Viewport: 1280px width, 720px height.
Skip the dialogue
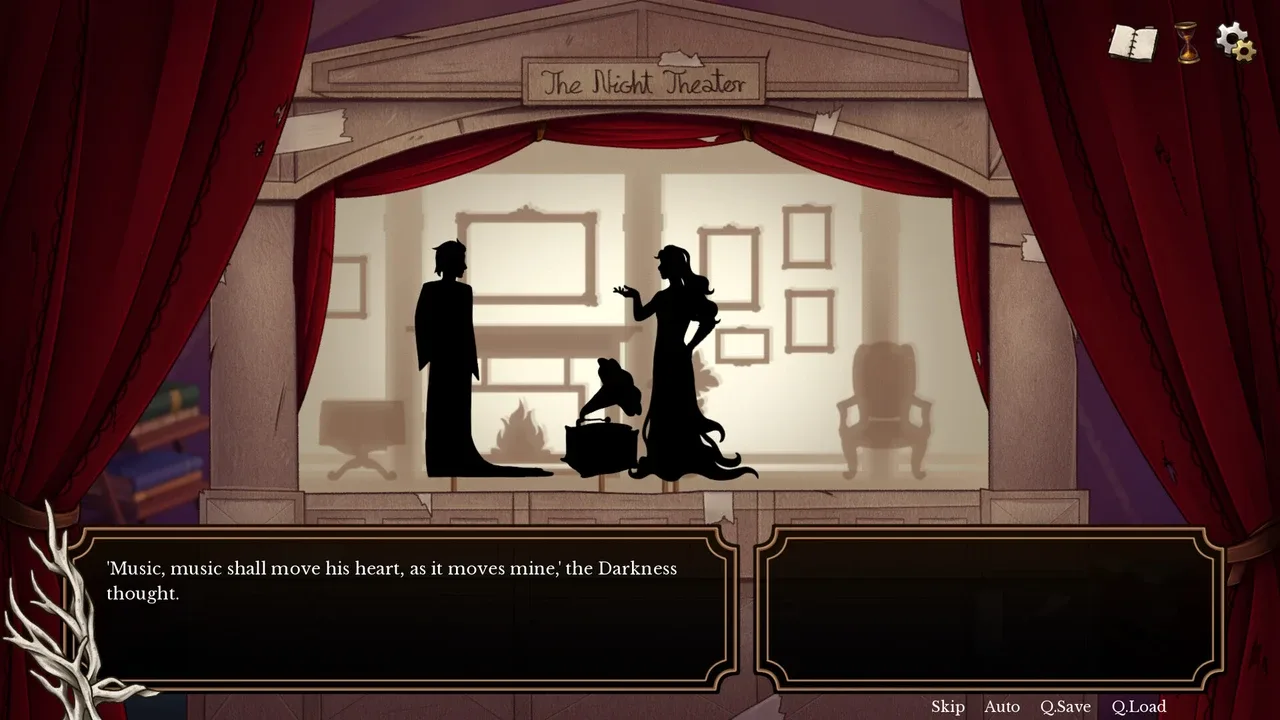click(x=948, y=707)
